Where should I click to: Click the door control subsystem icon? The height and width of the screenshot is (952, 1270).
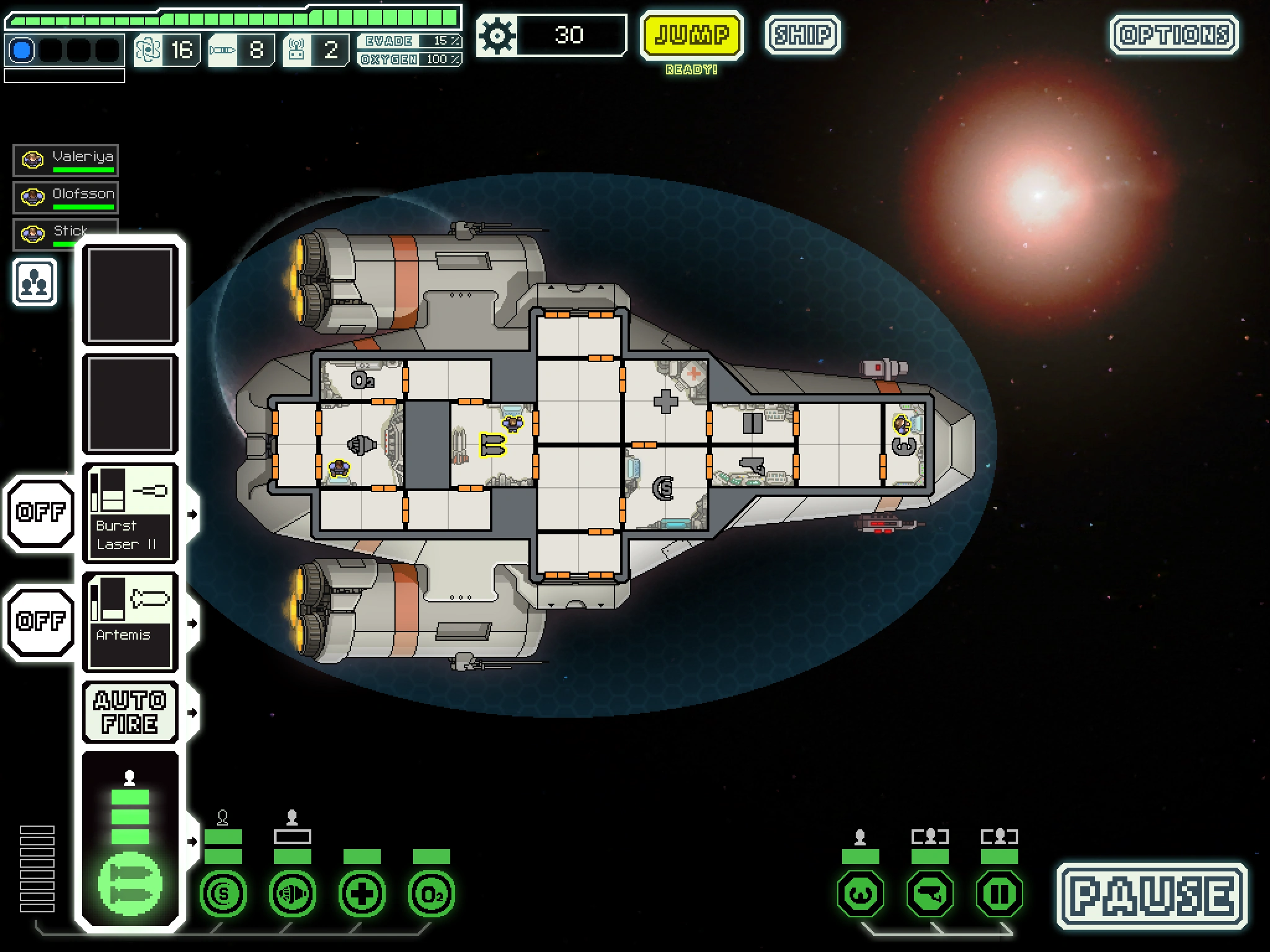tap(1000, 893)
